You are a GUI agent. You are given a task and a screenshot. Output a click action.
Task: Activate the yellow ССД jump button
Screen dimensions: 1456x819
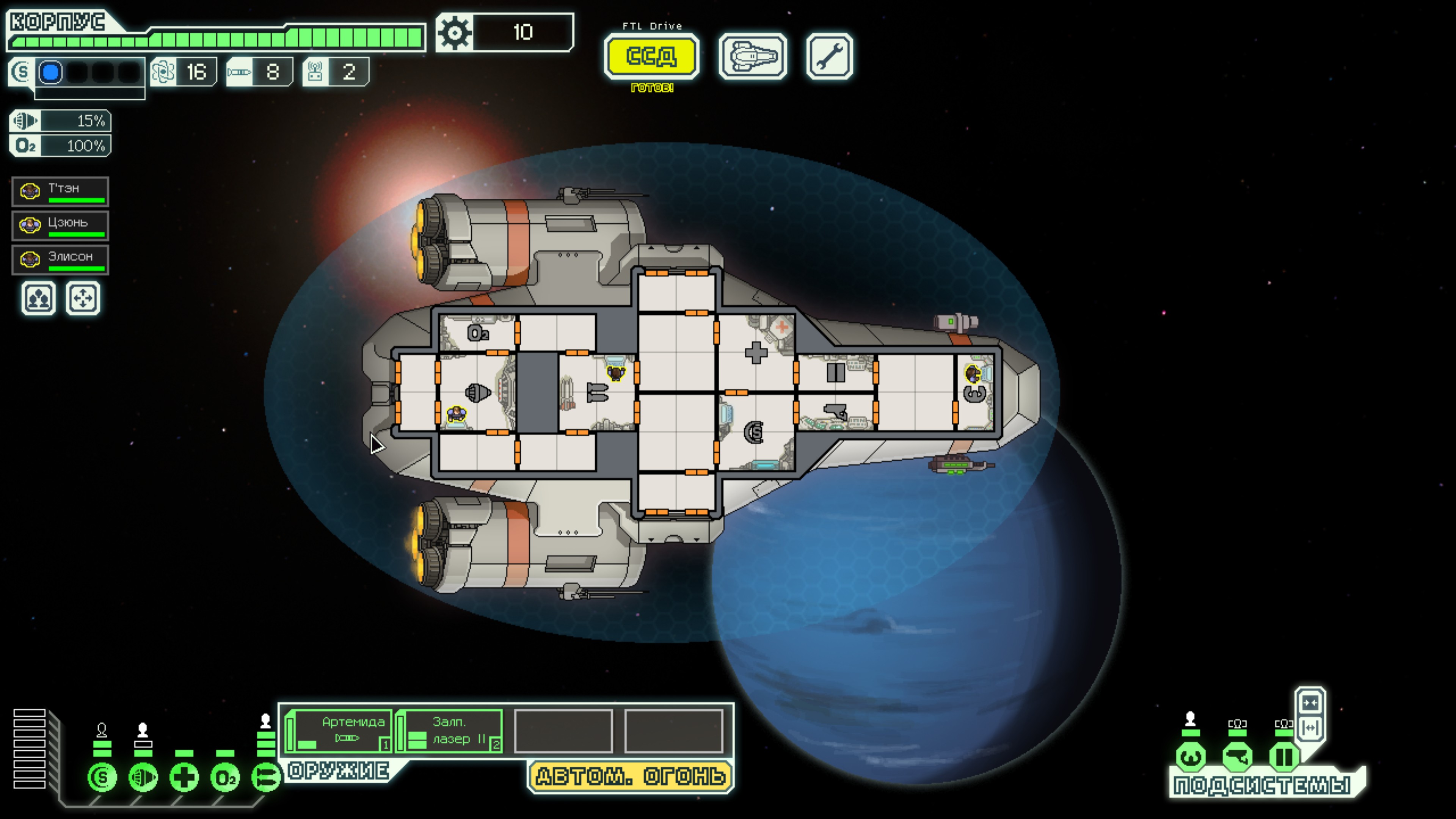pyautogui.click(x=651, y=56)
